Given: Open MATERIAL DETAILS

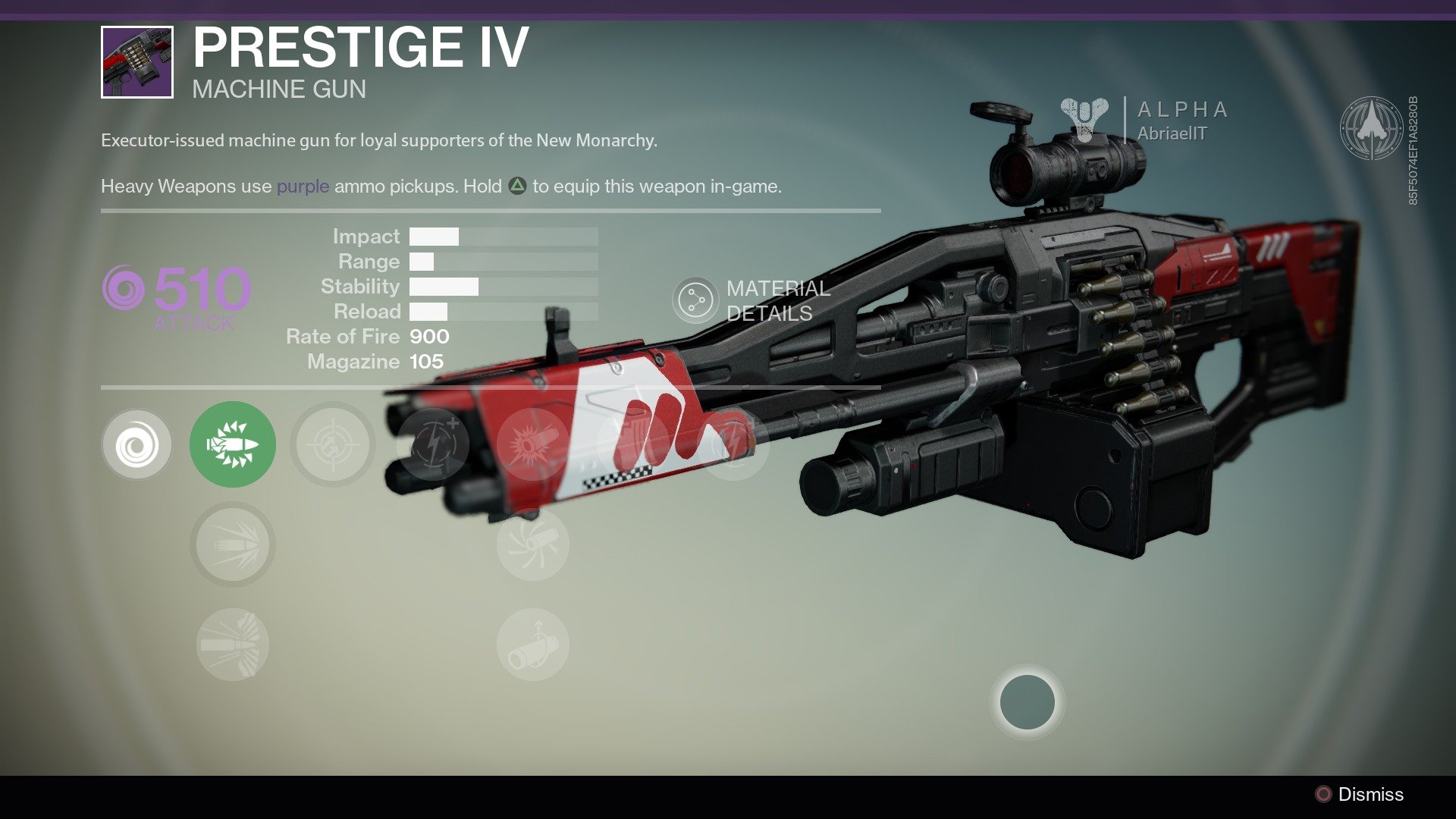Looking at the screenshot, I should (x=776, y=299).
